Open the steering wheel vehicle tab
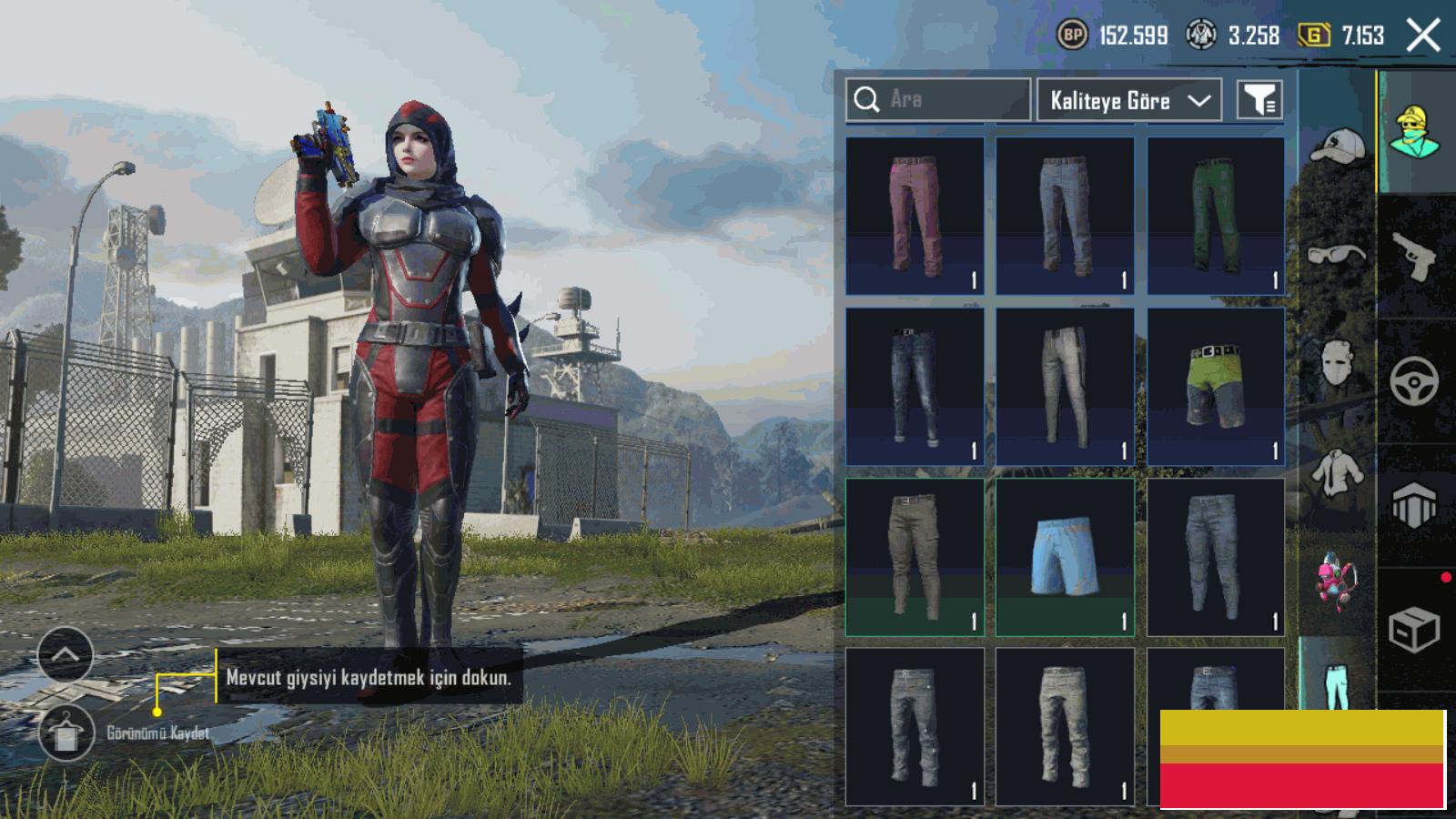The height and width of the screenshot is (819, 1456). tap(1414, 380)
